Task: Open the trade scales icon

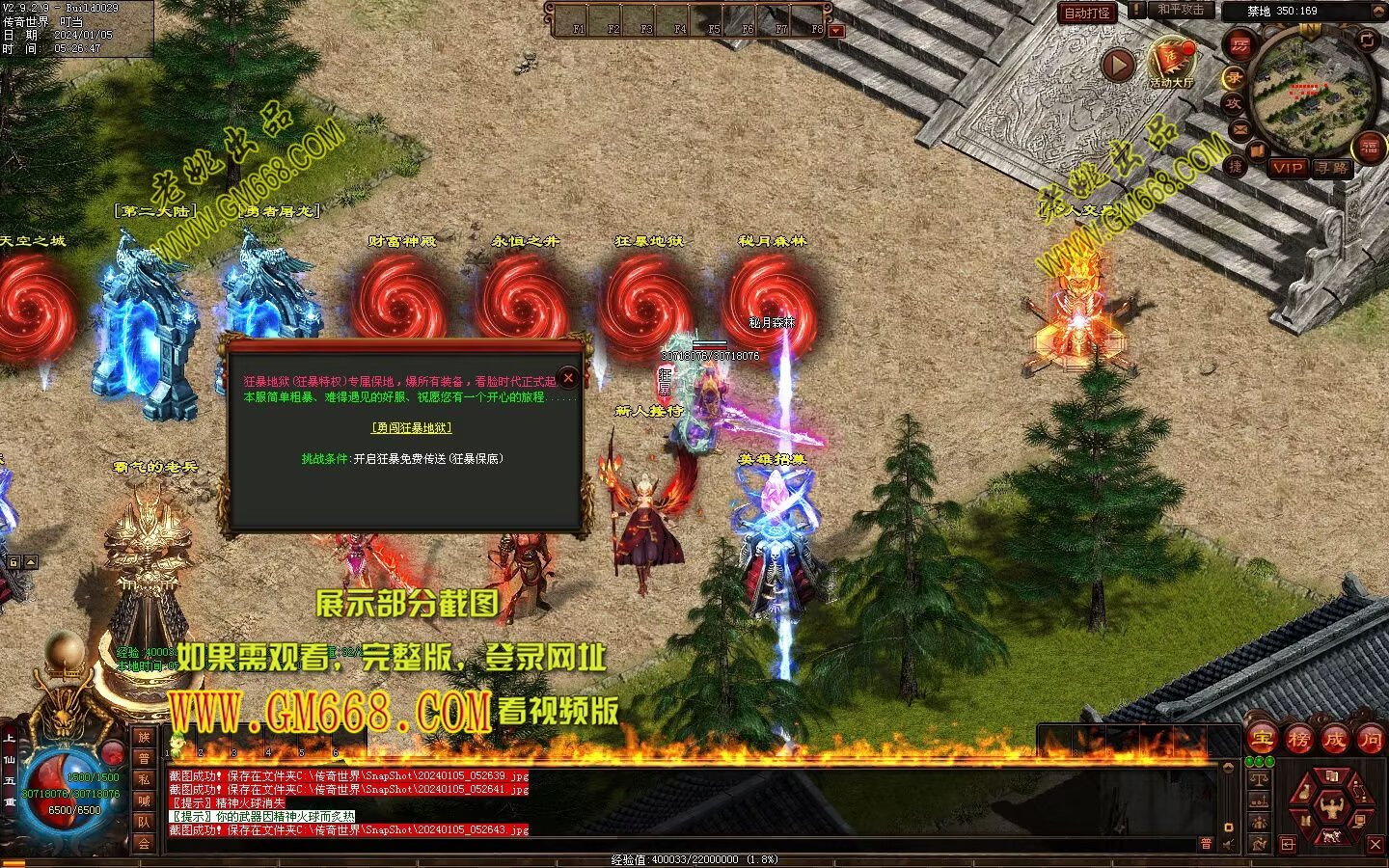Action: 1259,777
